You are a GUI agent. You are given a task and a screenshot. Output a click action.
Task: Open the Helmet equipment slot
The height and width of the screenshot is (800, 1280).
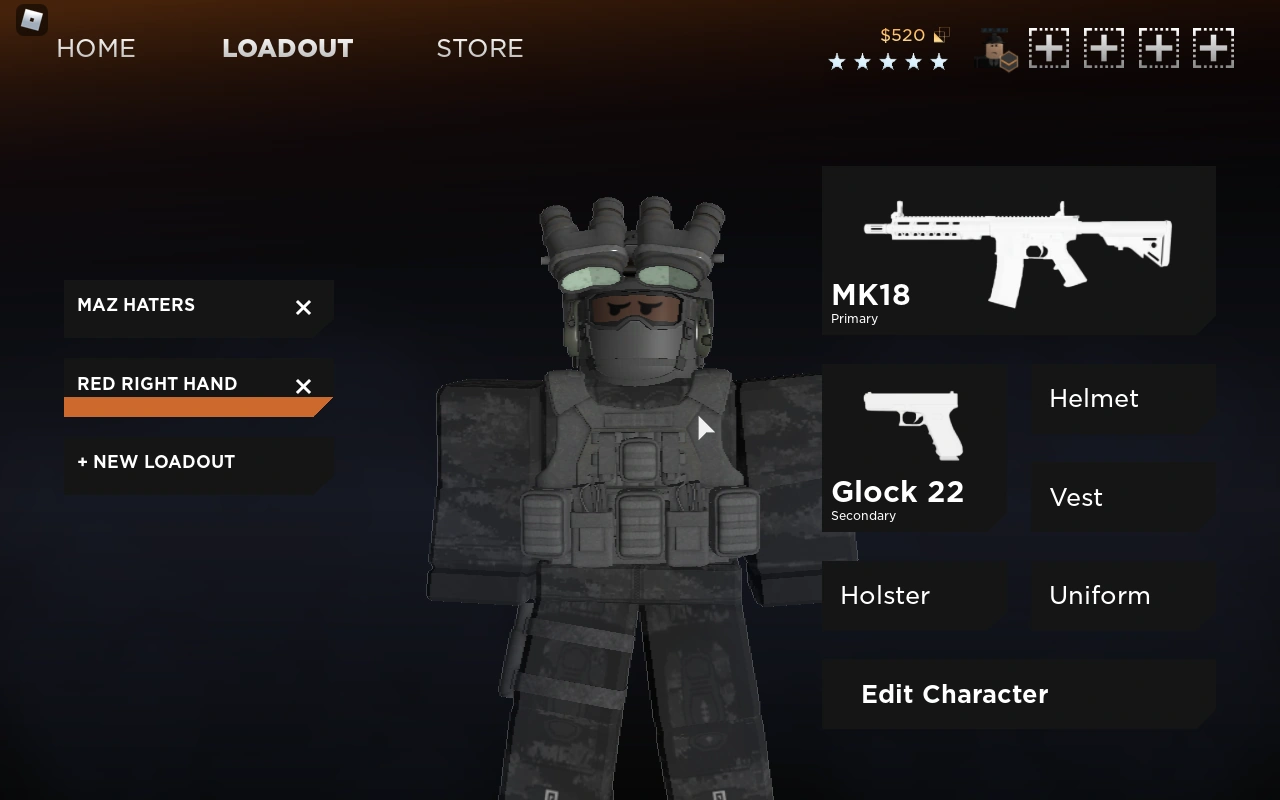pyautogui.click(x=1094, y=398)
